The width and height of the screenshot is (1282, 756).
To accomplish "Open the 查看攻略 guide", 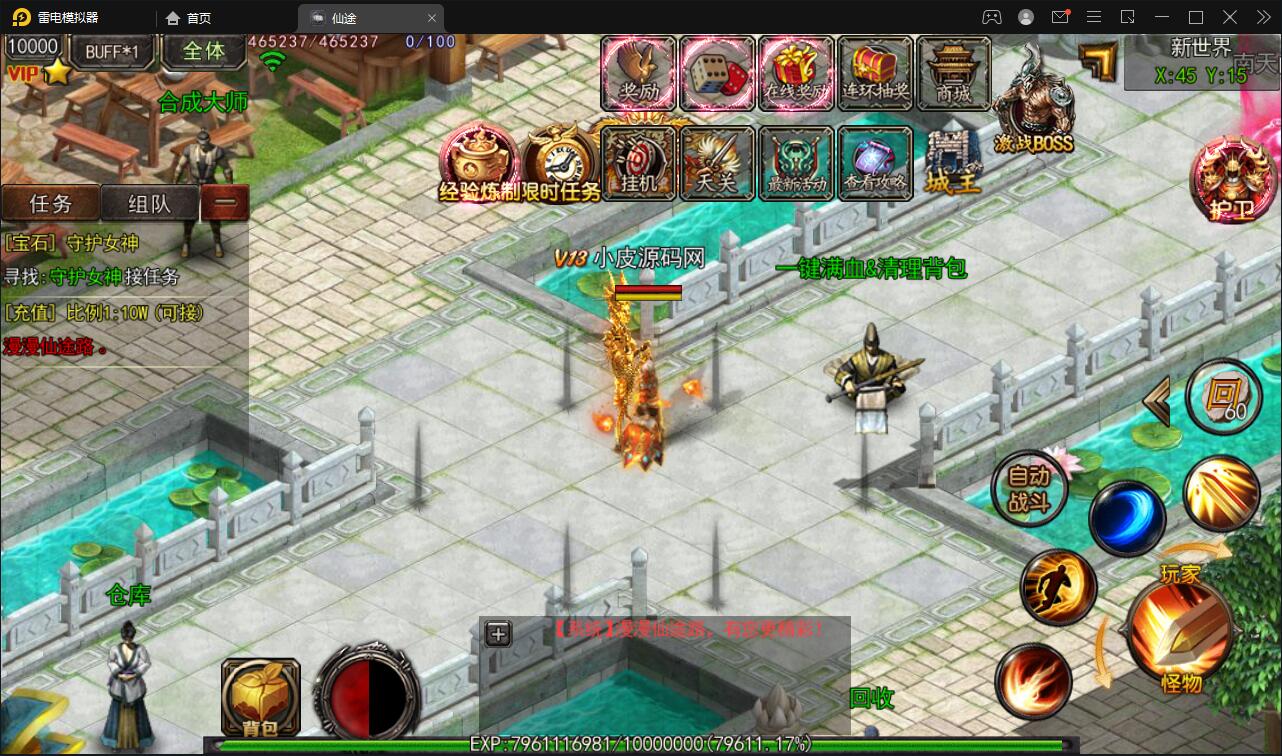I will [875, 163].
